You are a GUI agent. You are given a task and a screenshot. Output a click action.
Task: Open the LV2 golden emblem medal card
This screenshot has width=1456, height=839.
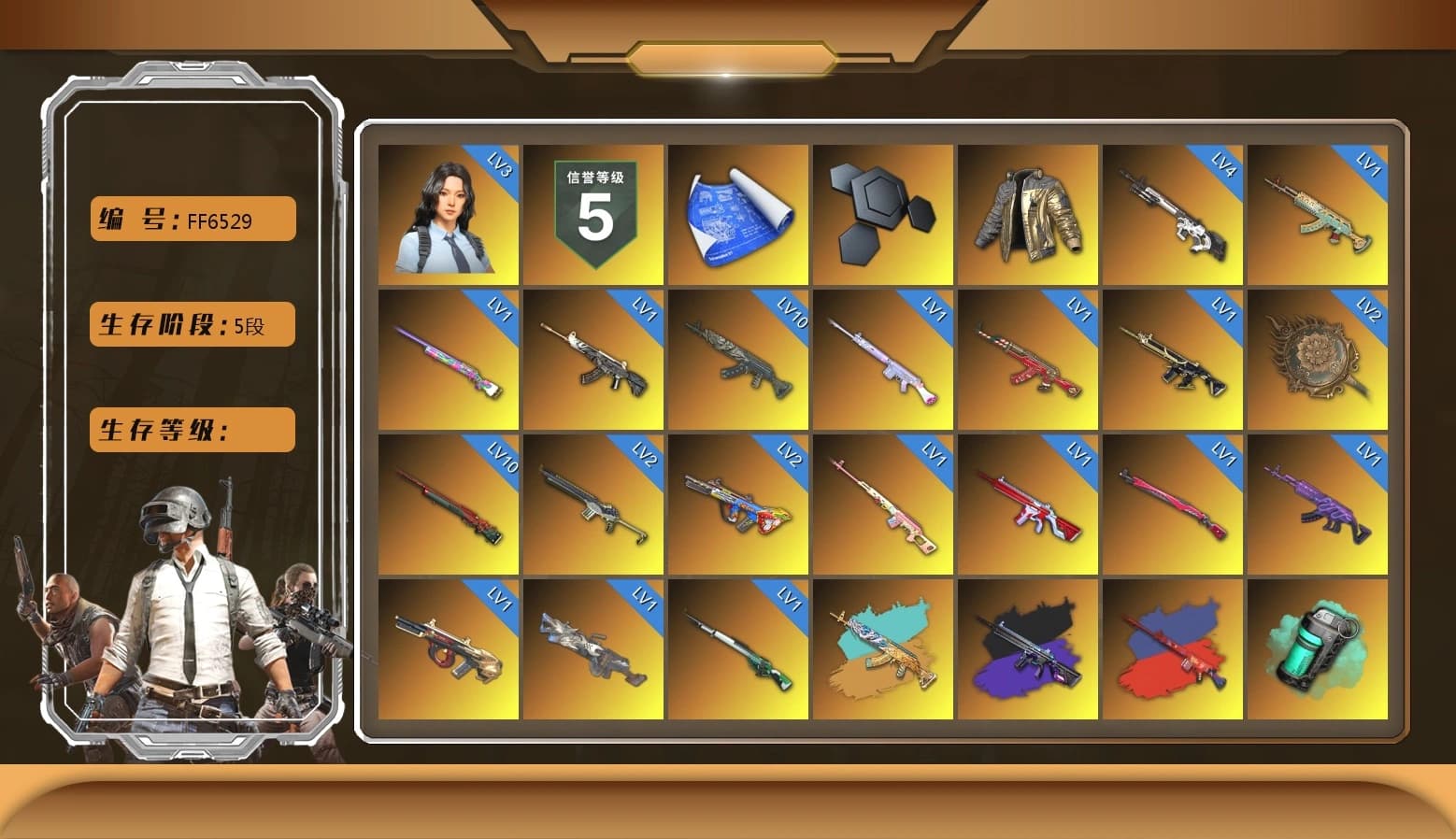click(x=1318, y=360)
